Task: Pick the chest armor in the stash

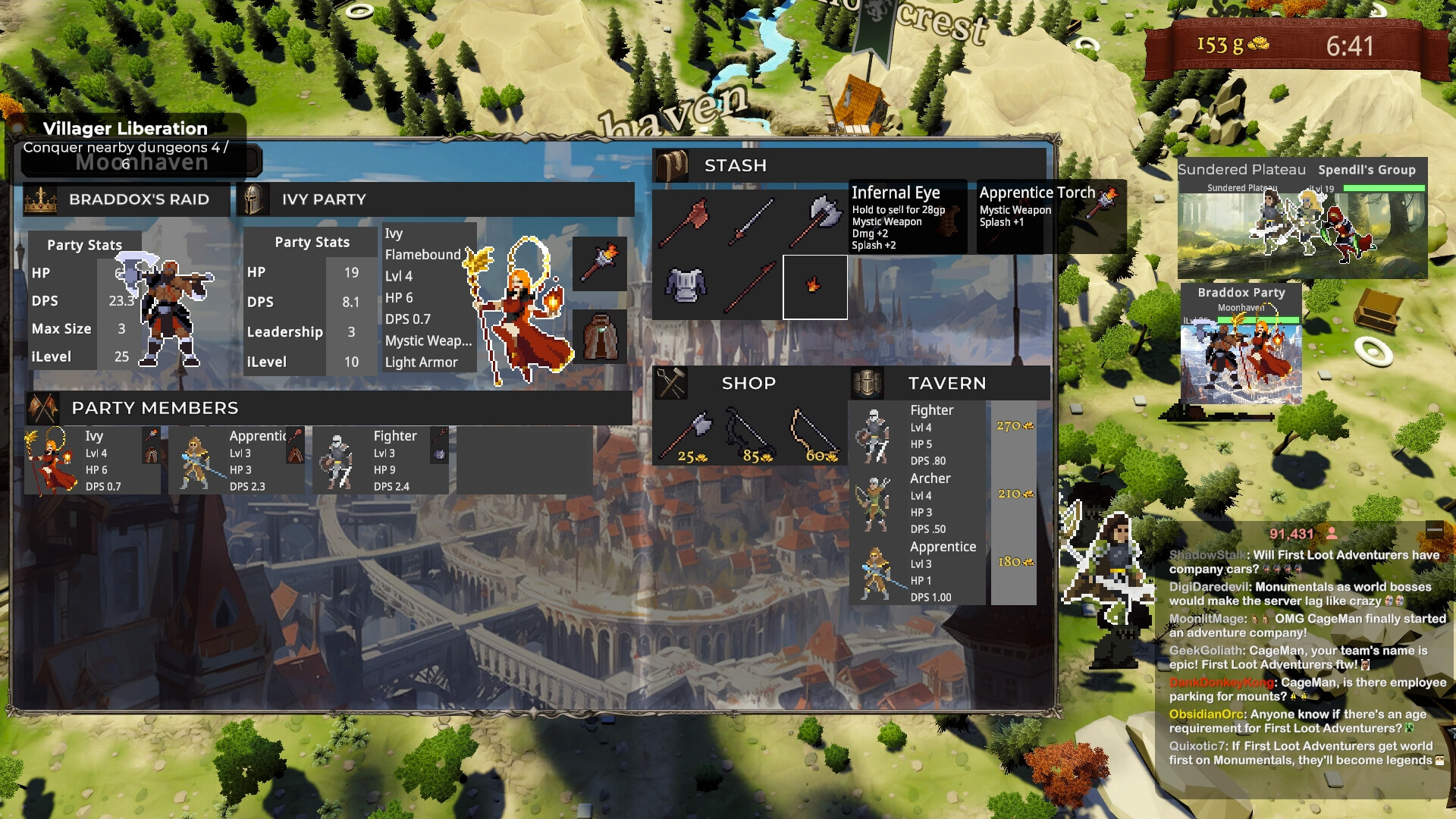Action: click(686, 286)
